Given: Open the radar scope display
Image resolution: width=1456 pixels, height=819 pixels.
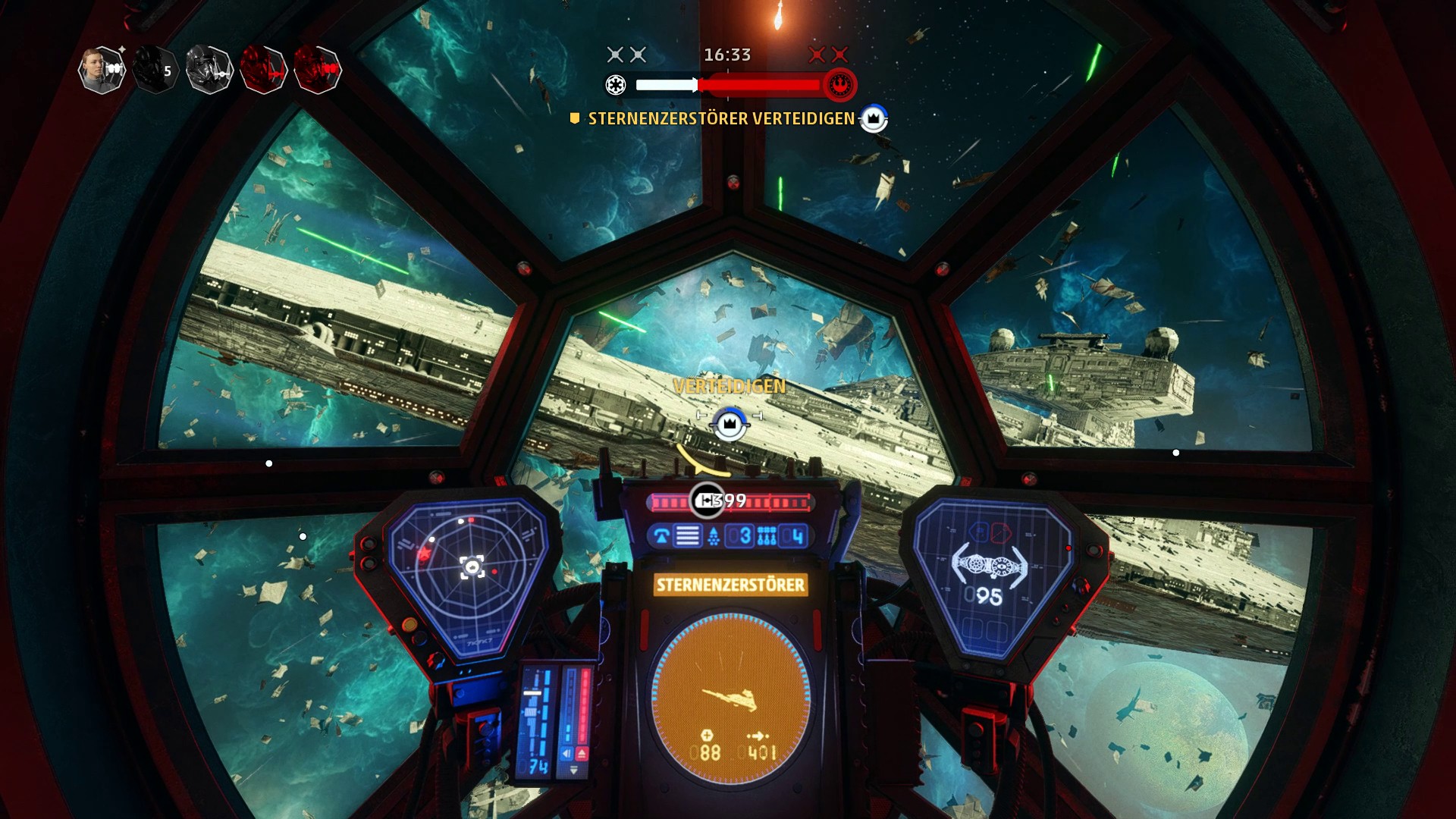Looking at the screenshot, I should coord(466,570).
